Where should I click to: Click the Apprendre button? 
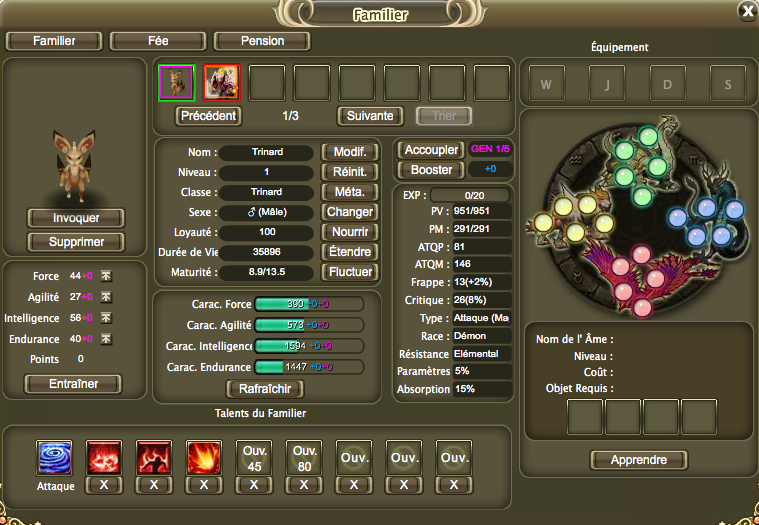(x=639, y=460)
